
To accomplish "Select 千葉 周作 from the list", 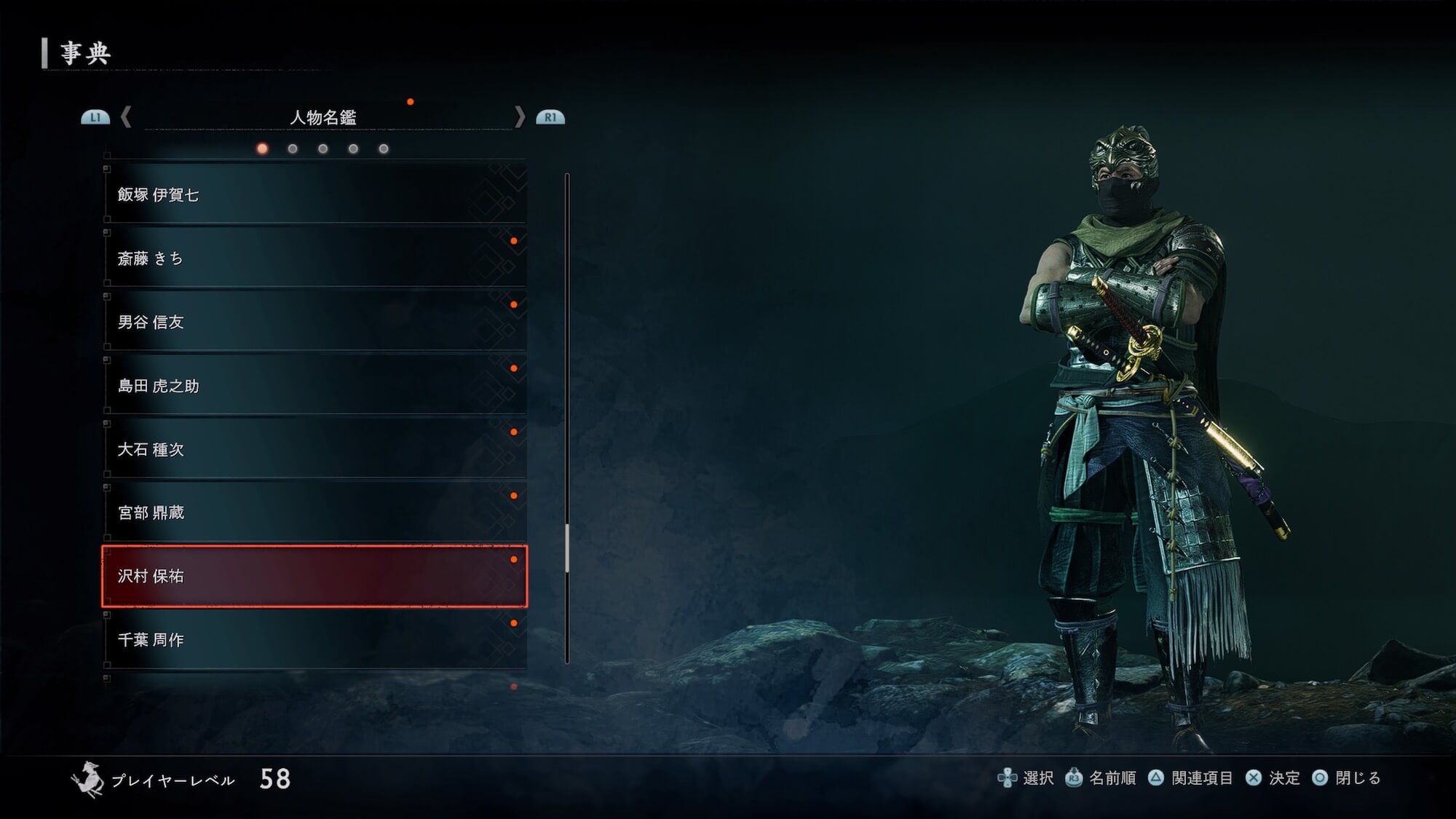I will [314, 639].
